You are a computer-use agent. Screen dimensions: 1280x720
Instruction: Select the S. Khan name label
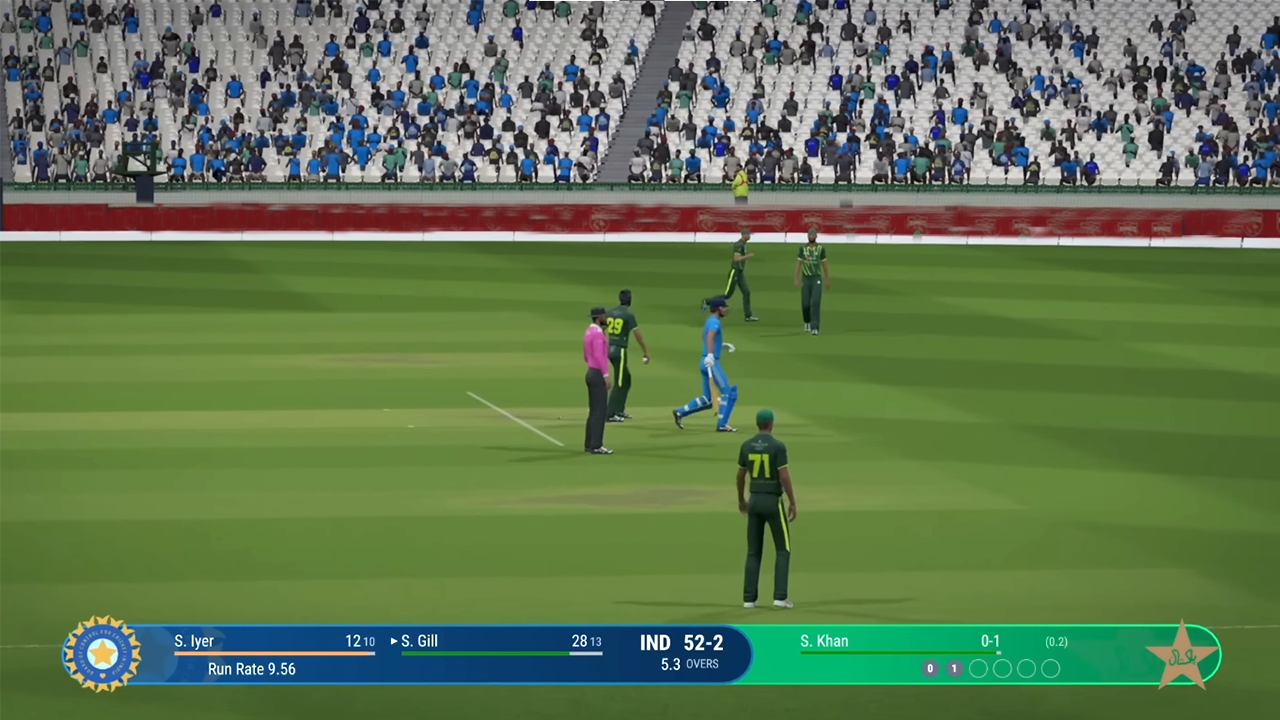coord(824,641)
